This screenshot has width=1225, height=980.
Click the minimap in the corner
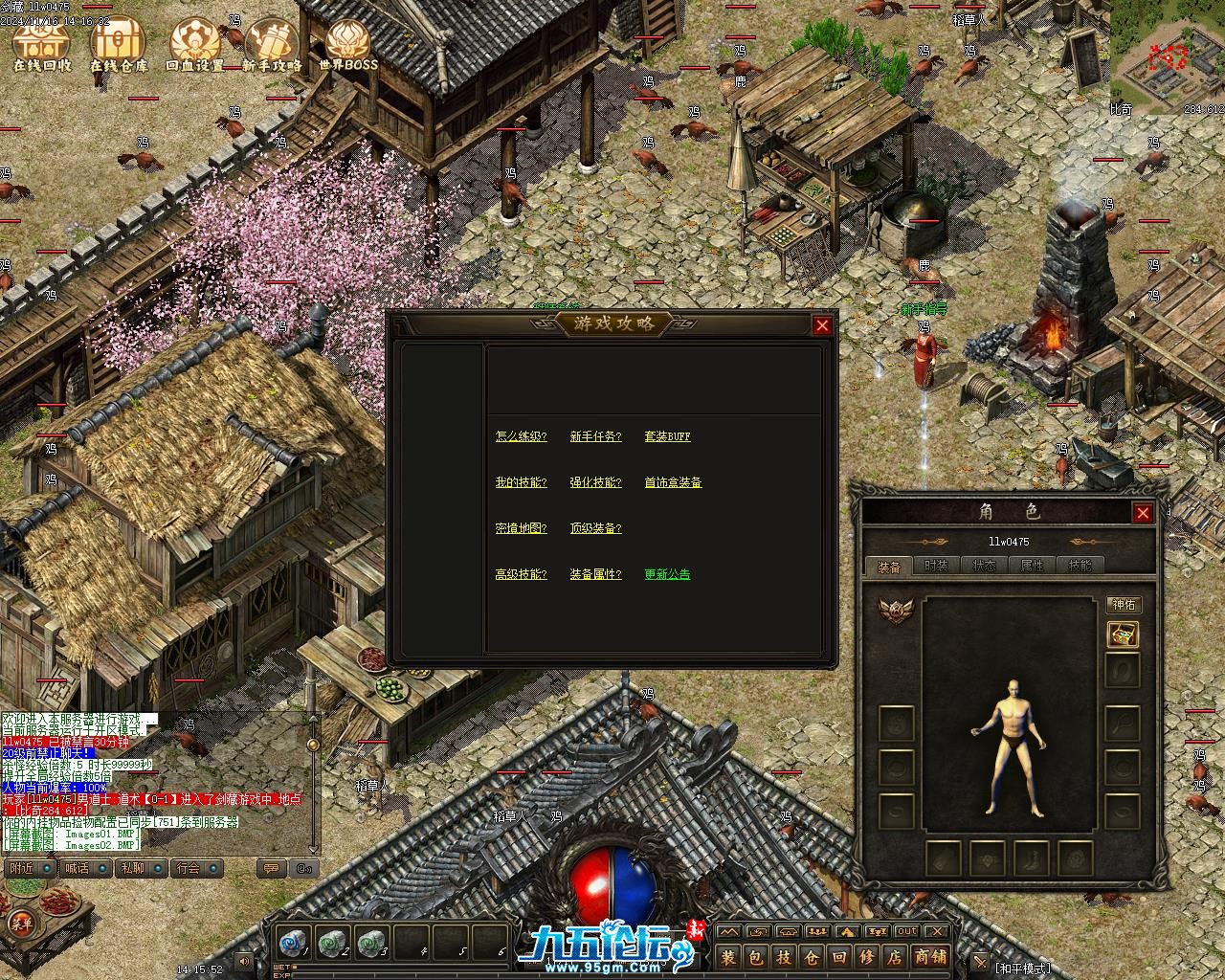click(x=1172, y=59)
